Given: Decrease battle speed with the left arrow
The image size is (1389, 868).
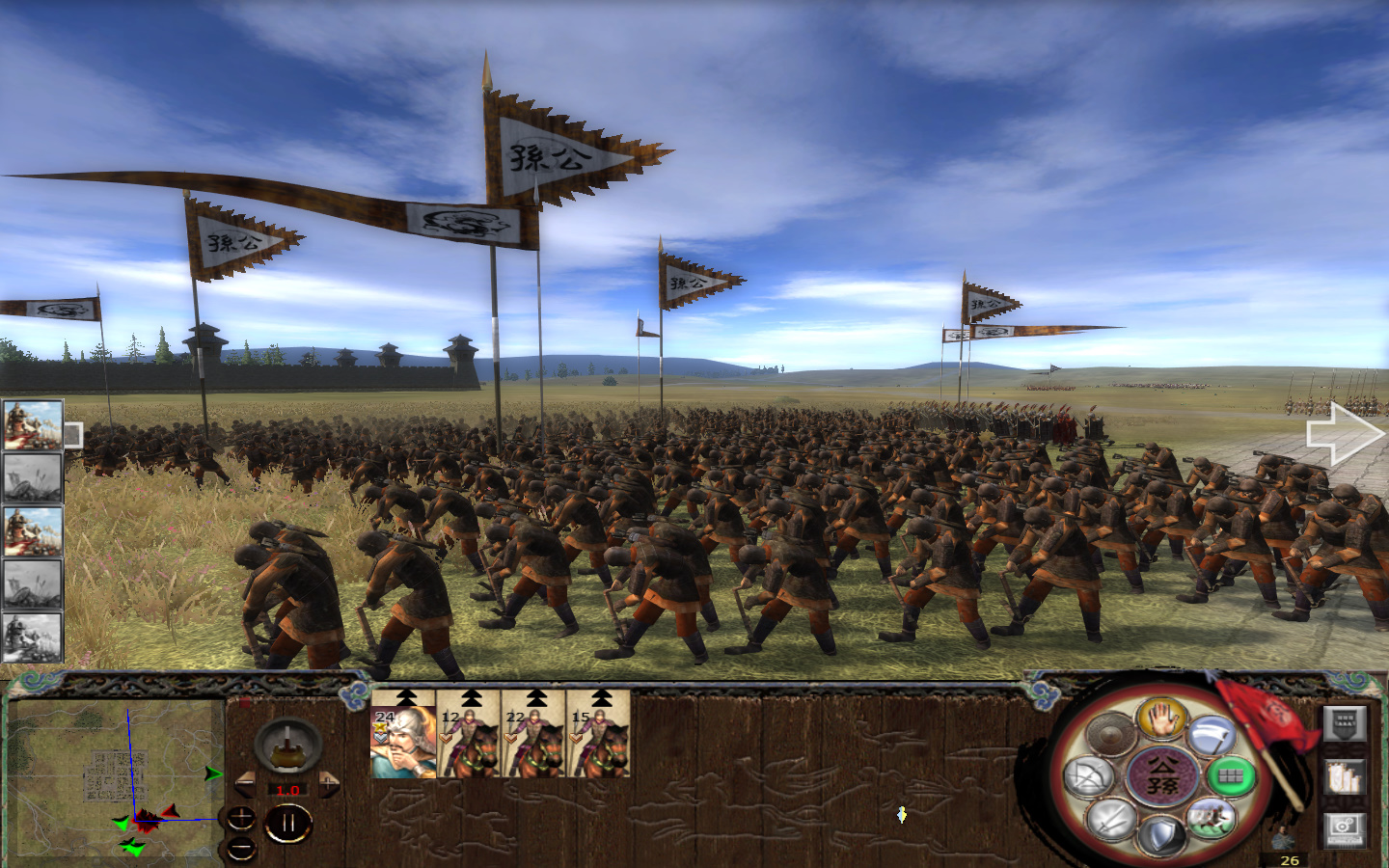Looking at the screenshot, I should pos(247,782).
